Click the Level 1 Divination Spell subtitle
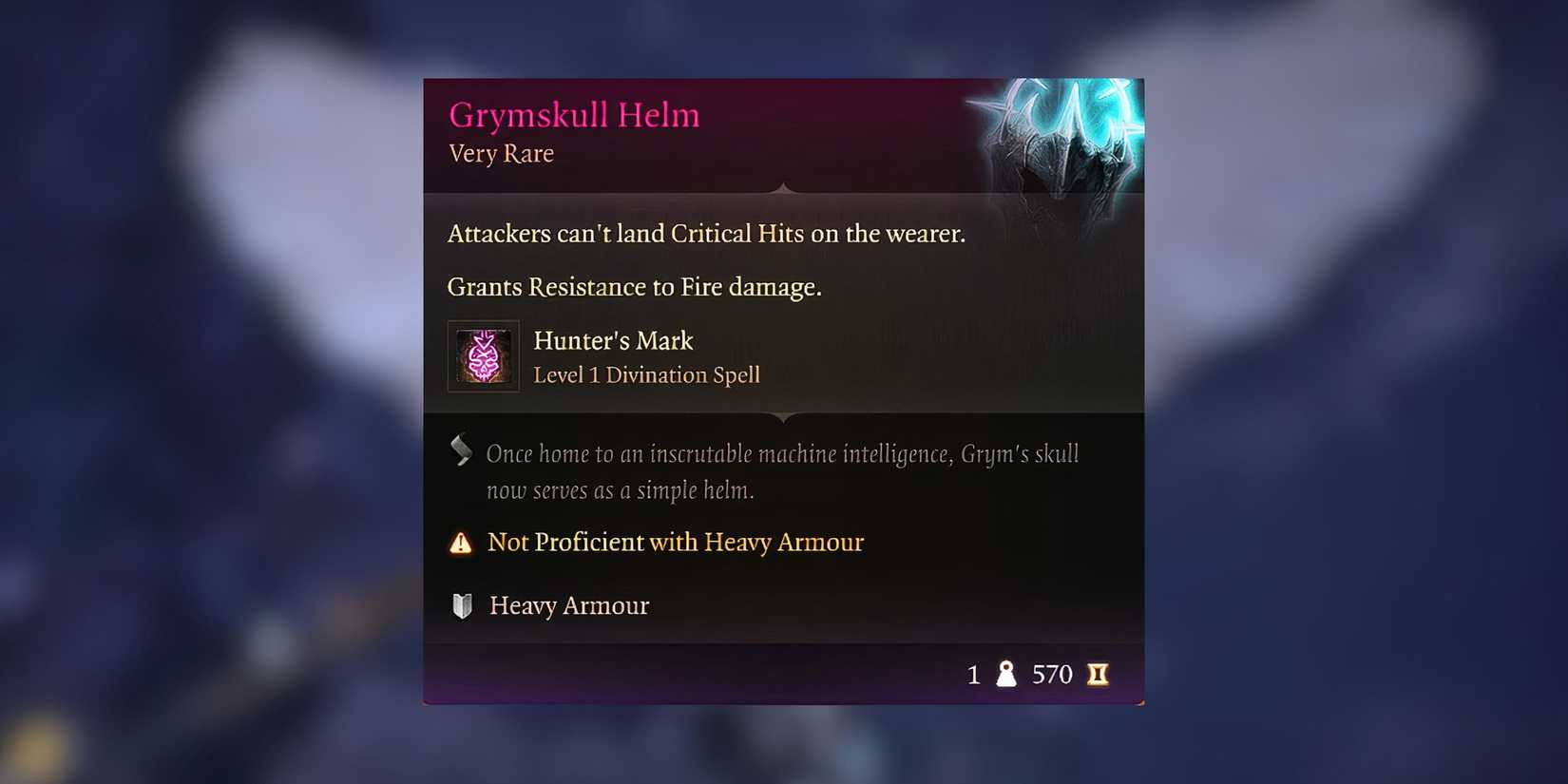The image size is (1568, 784). coord(646,374)
